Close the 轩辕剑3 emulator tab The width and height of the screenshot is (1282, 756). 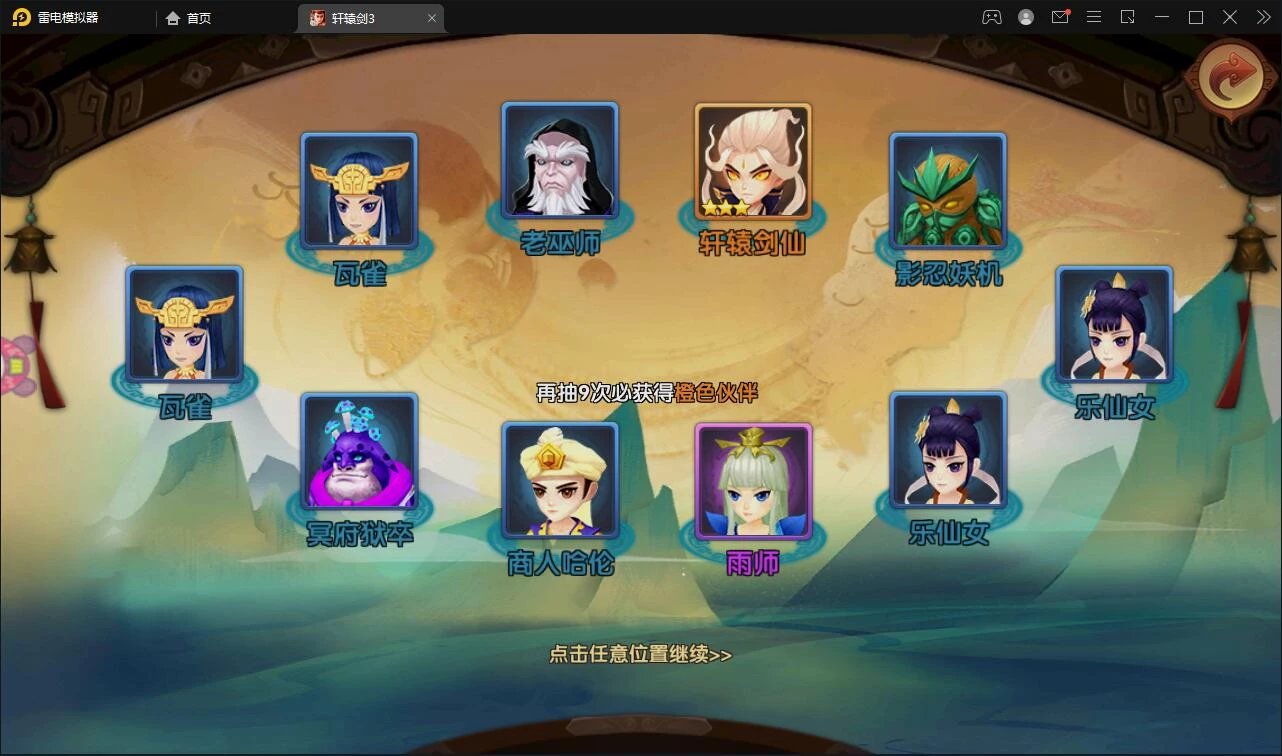pos(432,18)
